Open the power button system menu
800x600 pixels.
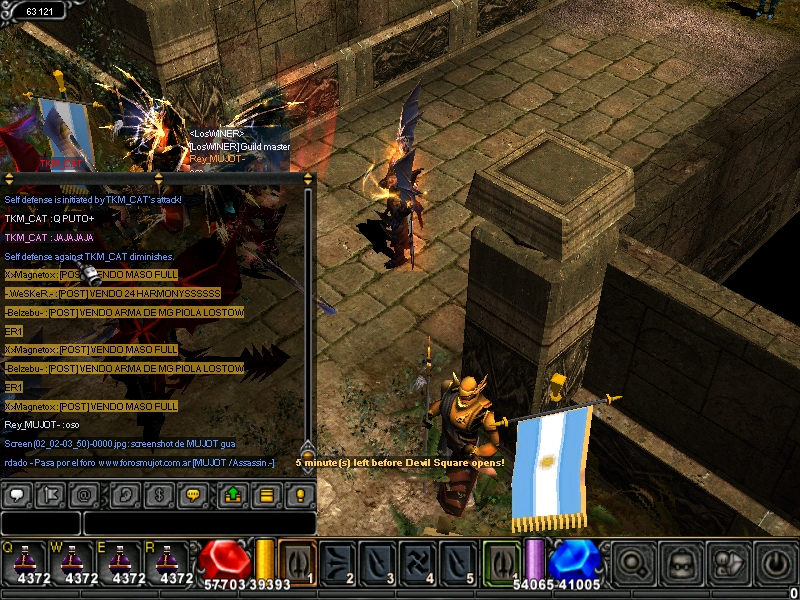(775, 563)
